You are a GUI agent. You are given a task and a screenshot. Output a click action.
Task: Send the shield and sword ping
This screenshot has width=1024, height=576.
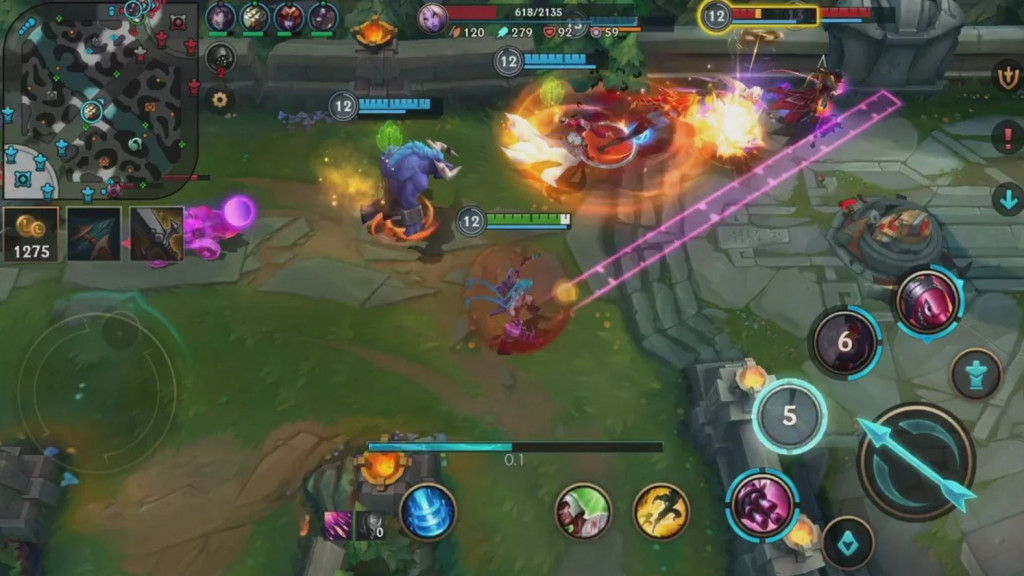pos(1006,76)
